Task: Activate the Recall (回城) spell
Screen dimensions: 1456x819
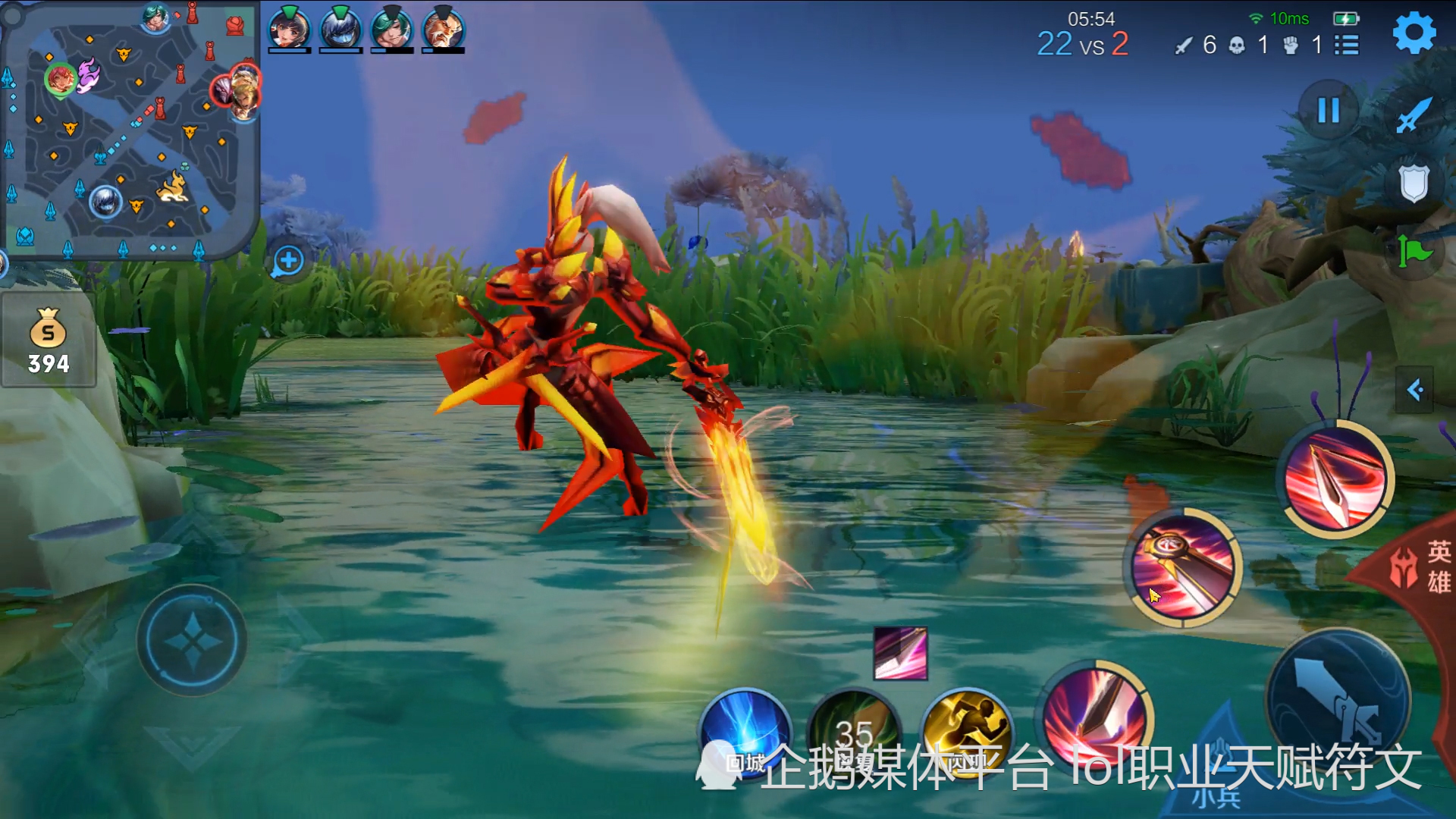Action: tap(744, 732)
